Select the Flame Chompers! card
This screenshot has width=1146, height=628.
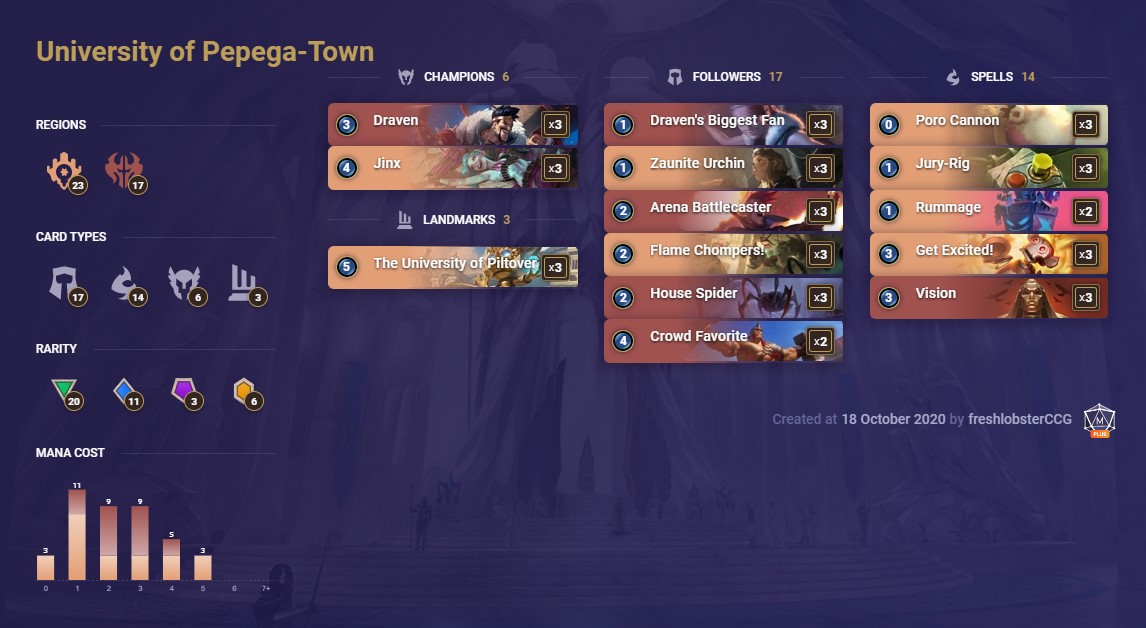click(x=722, y=254)
